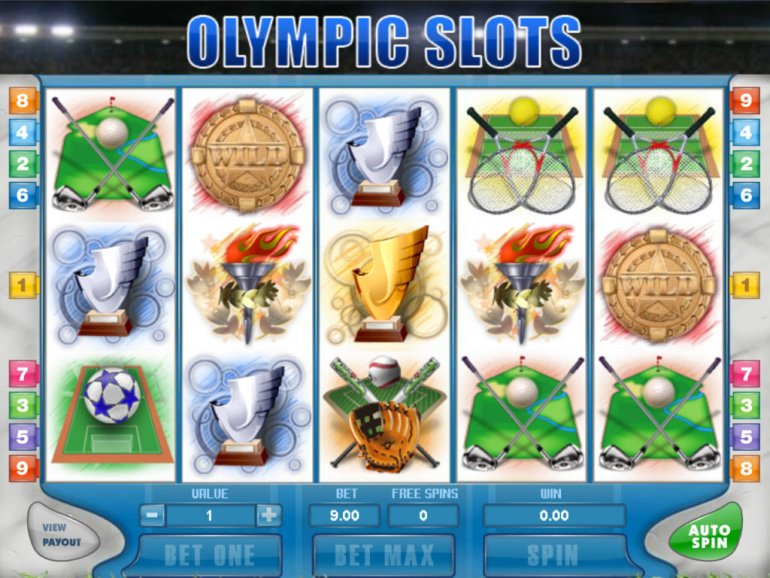
Task: Click Spin to spin the reels
Action: click(553, 555)
